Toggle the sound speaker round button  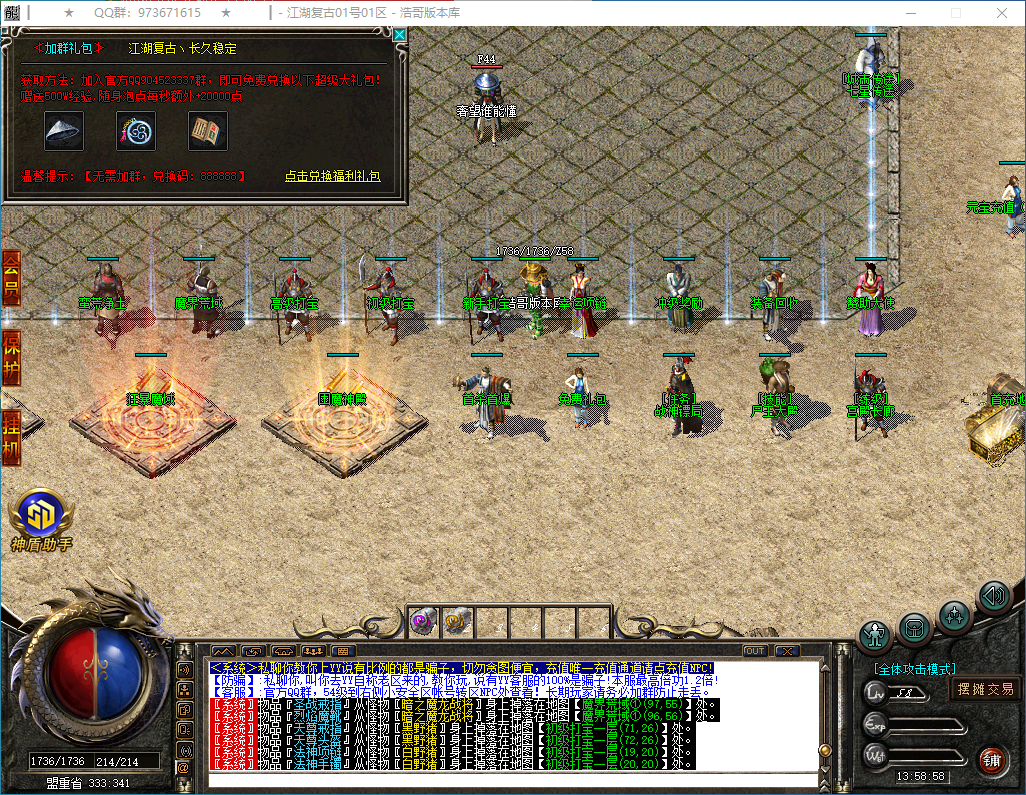[x=993, y=596]
